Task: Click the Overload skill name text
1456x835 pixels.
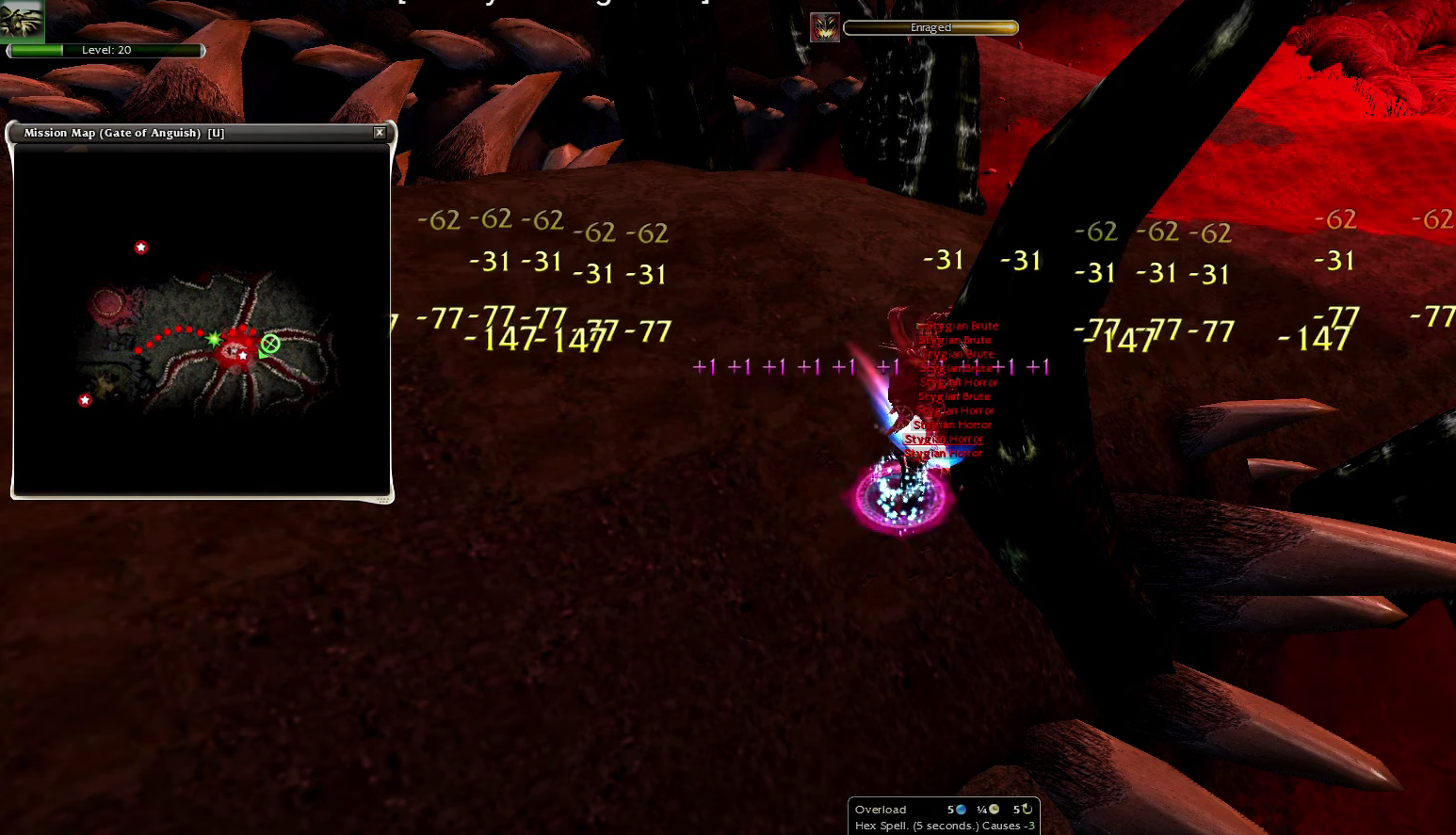Action: point(880,810)
